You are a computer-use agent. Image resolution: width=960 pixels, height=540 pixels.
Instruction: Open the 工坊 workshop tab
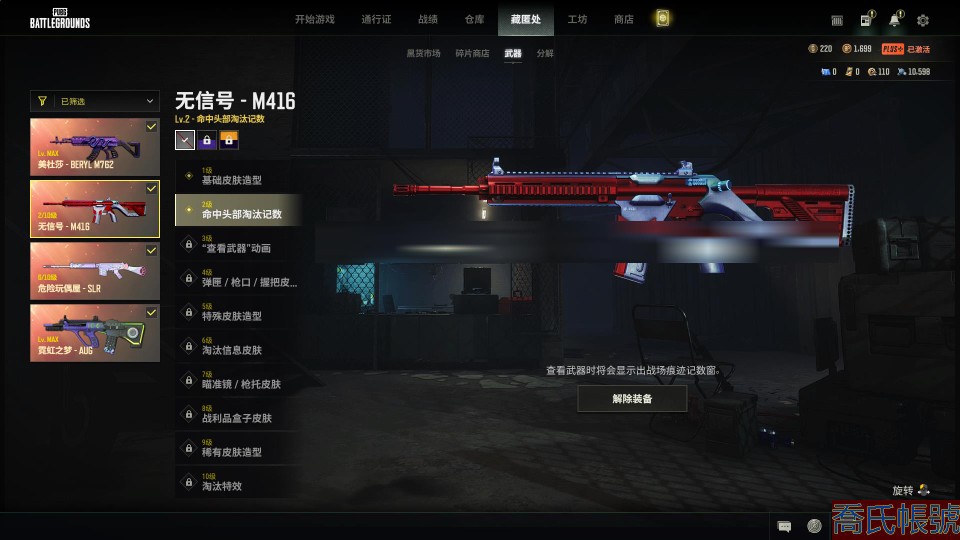(x=577, y=19)
